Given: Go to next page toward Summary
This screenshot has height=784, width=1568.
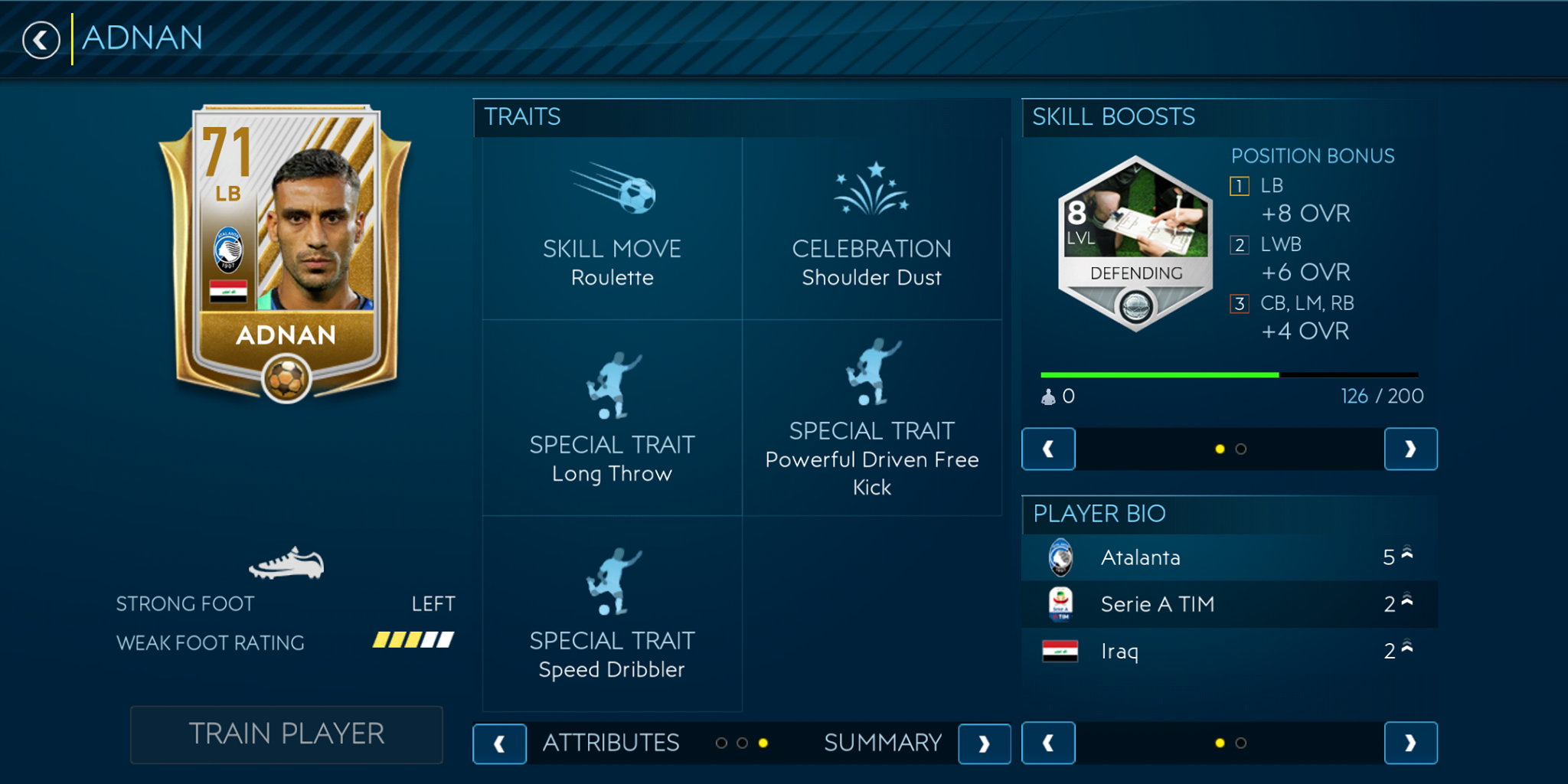Looking at the screenshot, I should click(984, 743).
